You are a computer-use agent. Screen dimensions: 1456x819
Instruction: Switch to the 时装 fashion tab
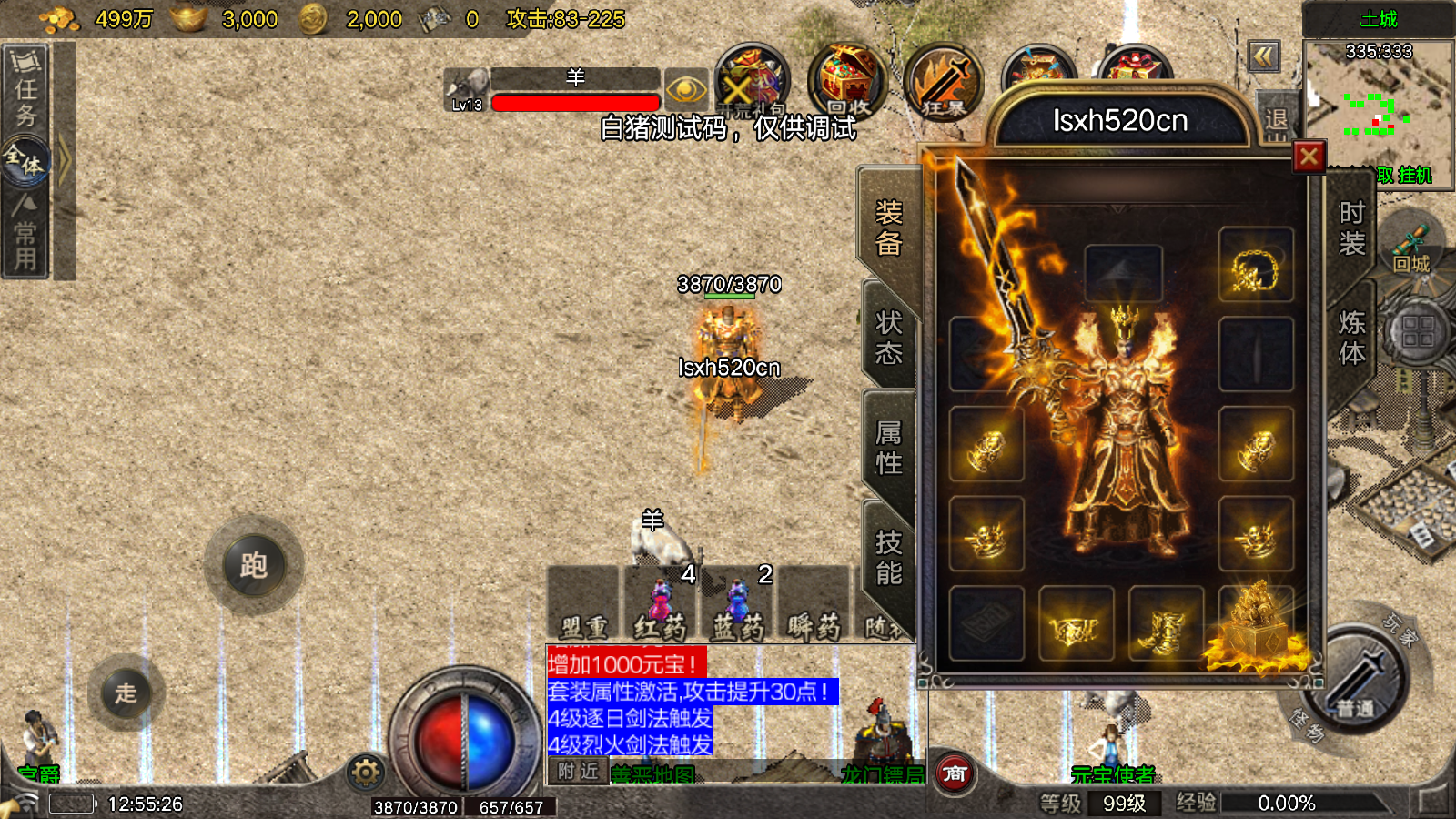click(x=1351, y=228)
